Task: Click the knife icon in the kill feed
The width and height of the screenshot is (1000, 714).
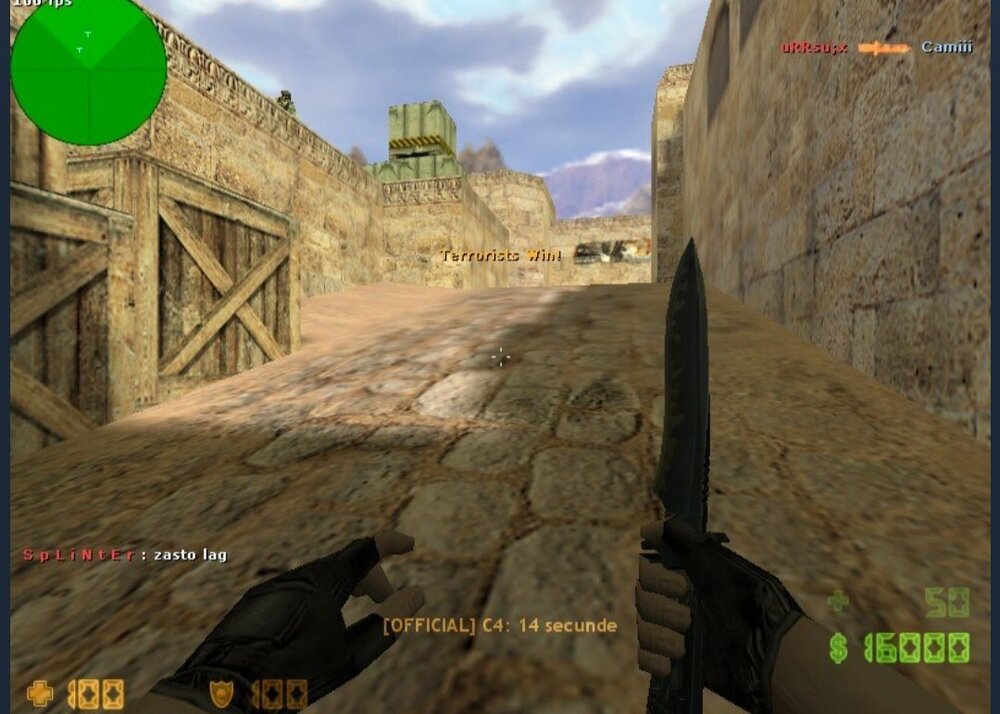Action: tap(884, 47)
